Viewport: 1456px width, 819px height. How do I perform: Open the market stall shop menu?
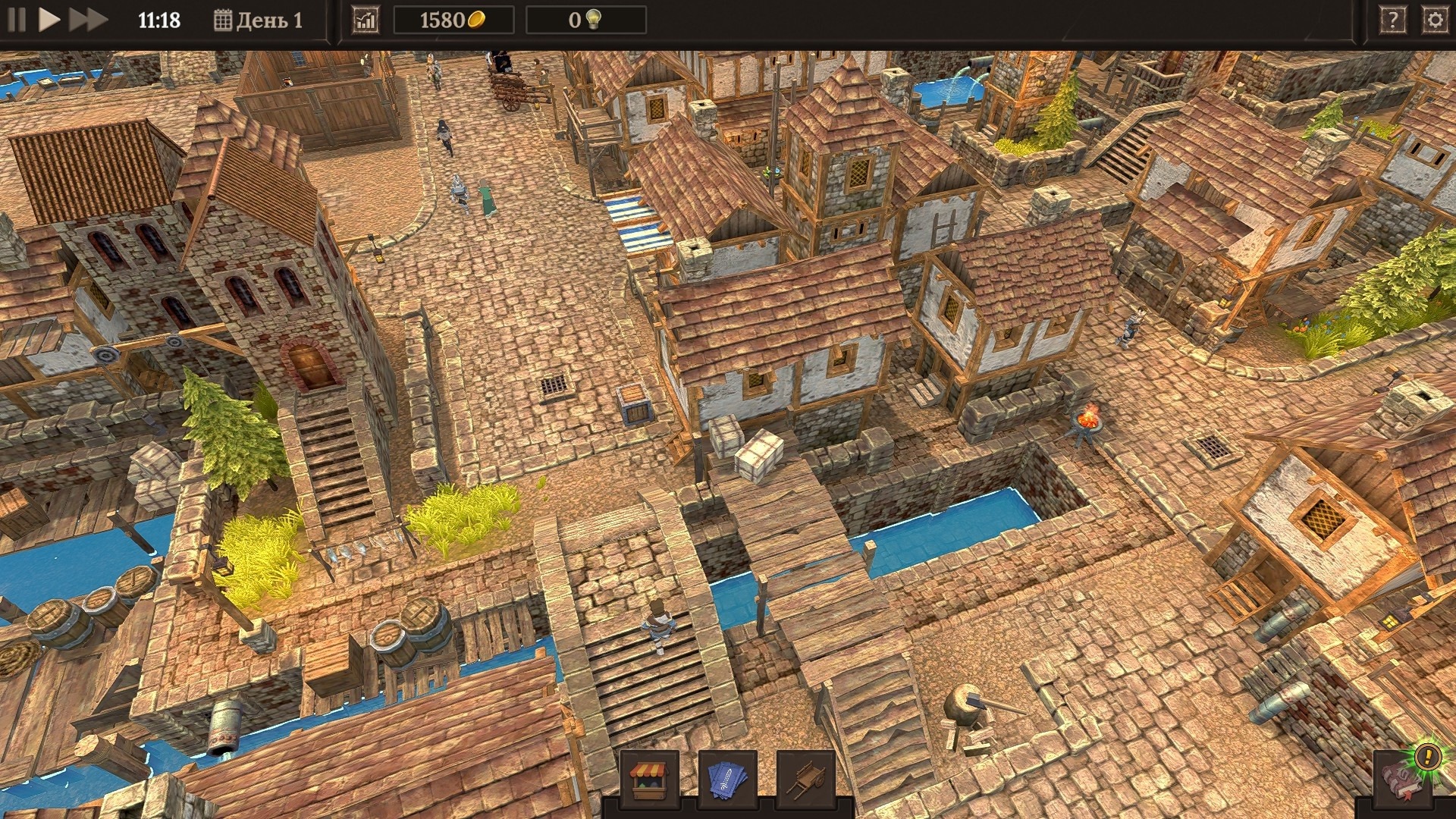tap(649, 778)
